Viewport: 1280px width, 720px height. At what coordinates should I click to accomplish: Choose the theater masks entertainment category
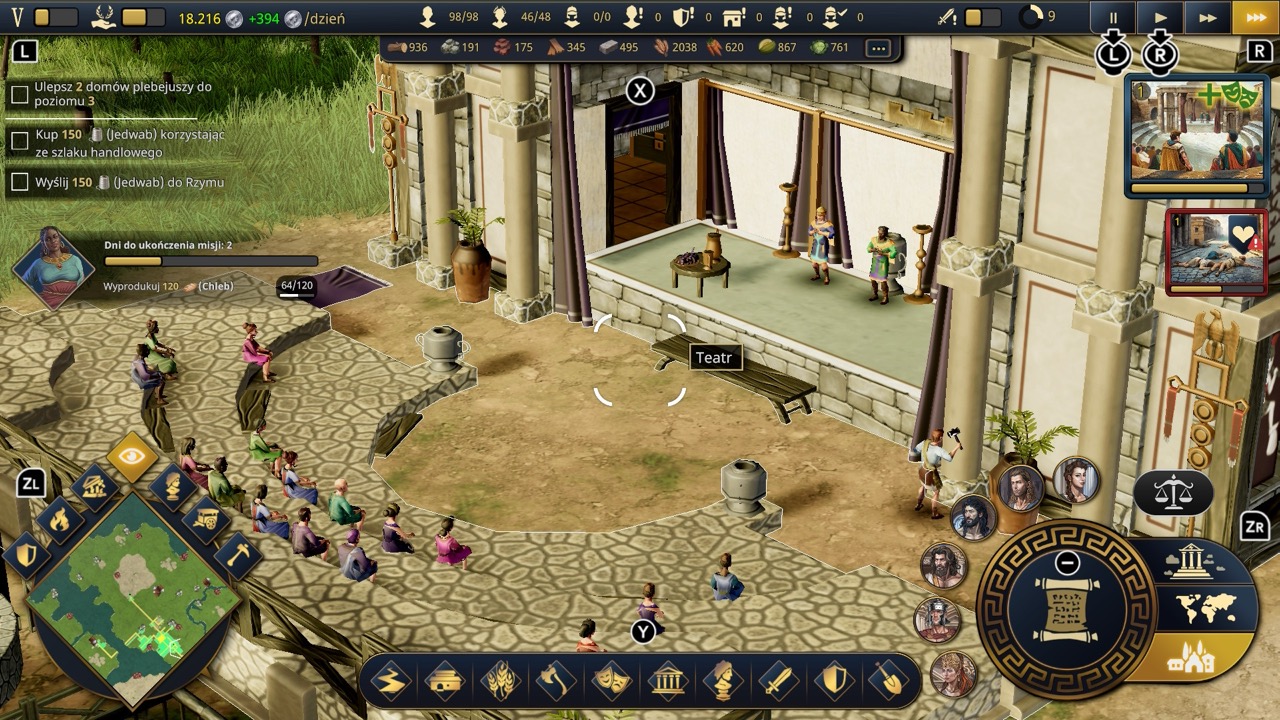tap(610, 682)
